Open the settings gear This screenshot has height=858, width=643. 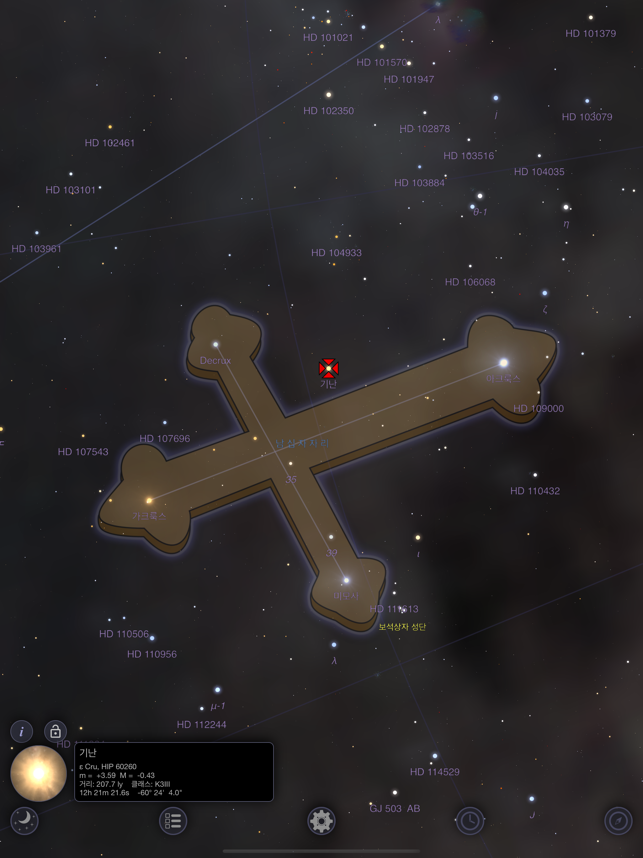pyautogui.click(x=321, y=821)
